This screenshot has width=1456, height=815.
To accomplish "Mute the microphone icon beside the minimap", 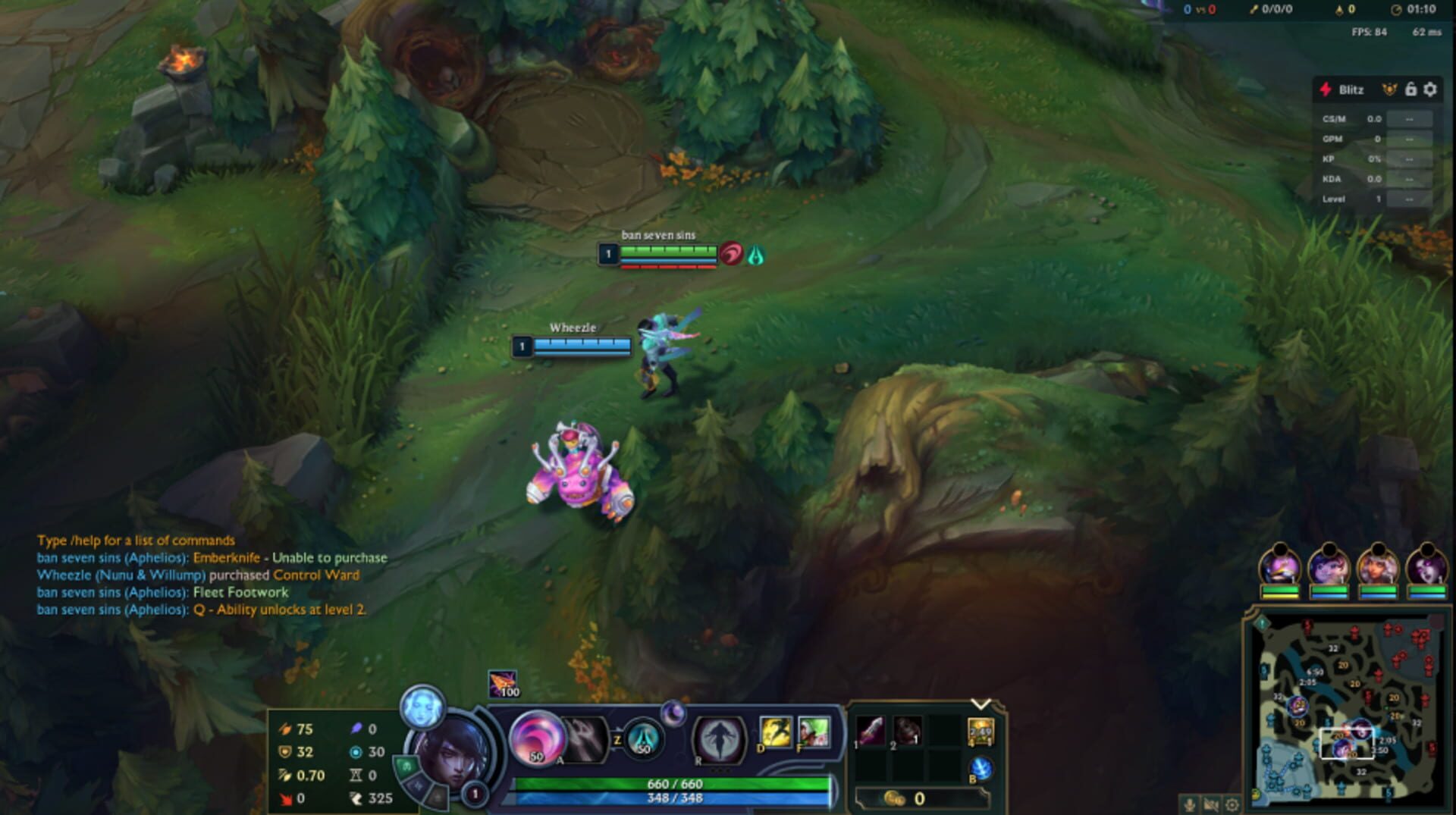I will tap(1189, 805).
